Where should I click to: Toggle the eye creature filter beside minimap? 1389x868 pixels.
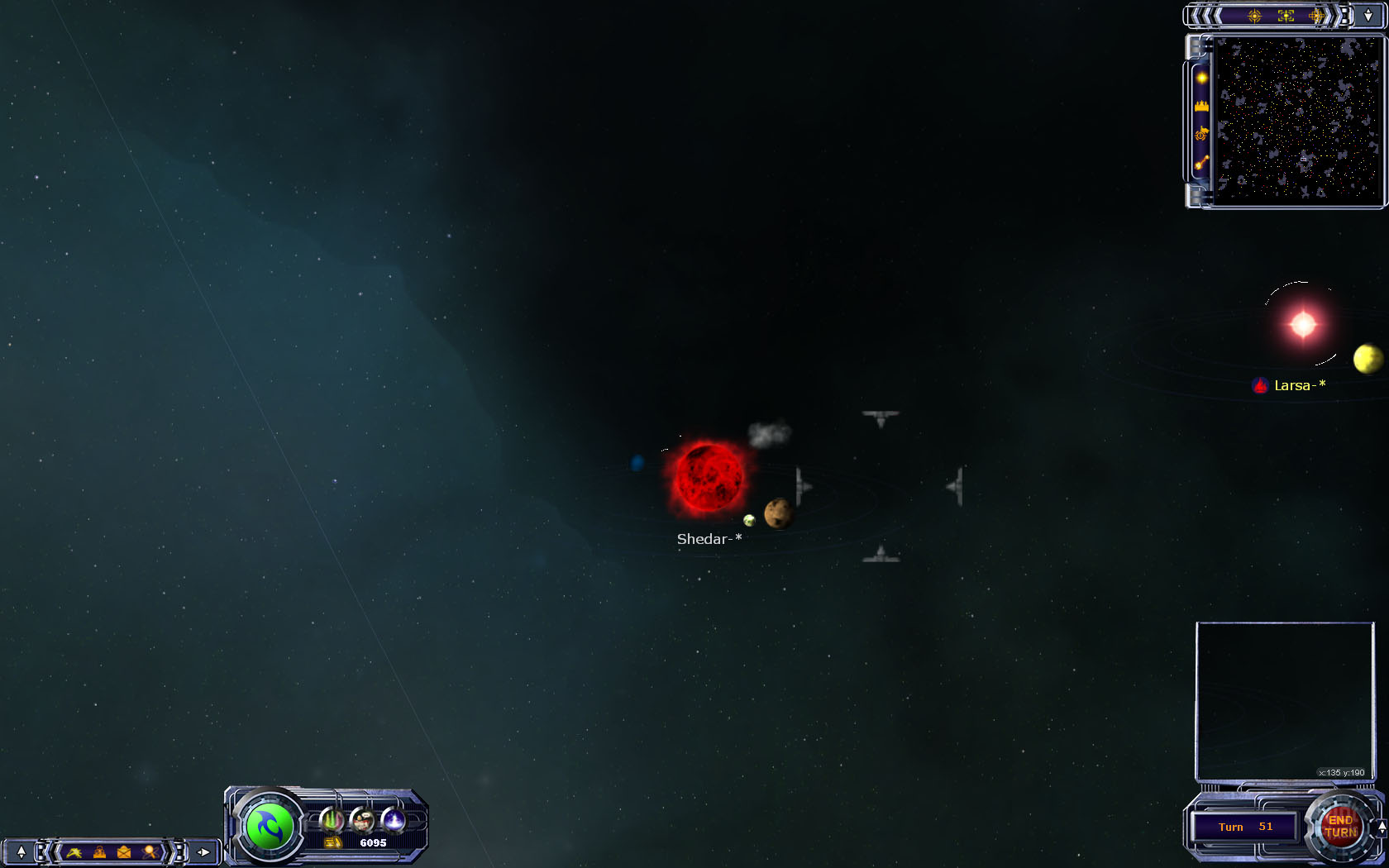(1201, 134)
